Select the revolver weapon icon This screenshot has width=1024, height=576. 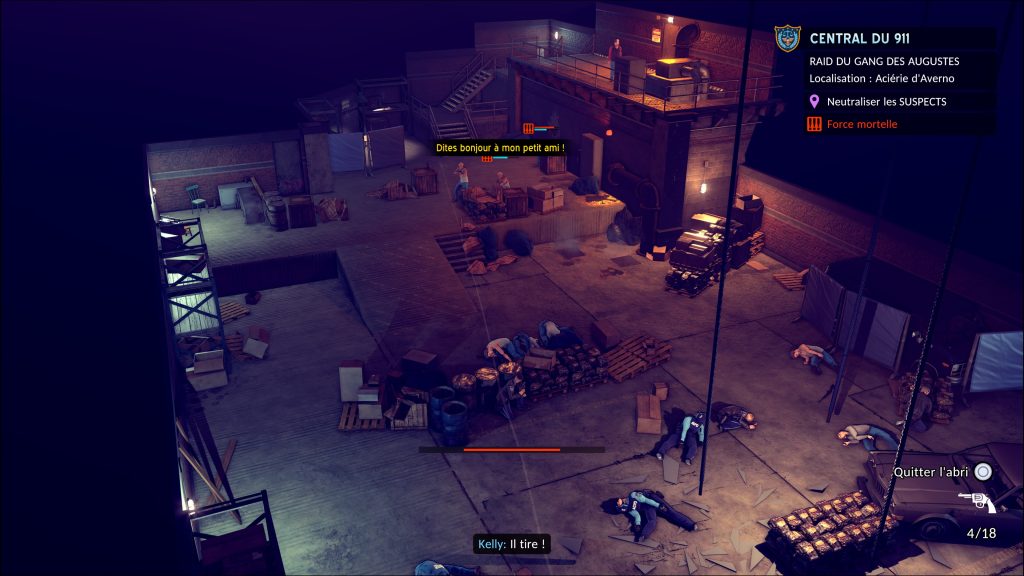coord(975,502)
